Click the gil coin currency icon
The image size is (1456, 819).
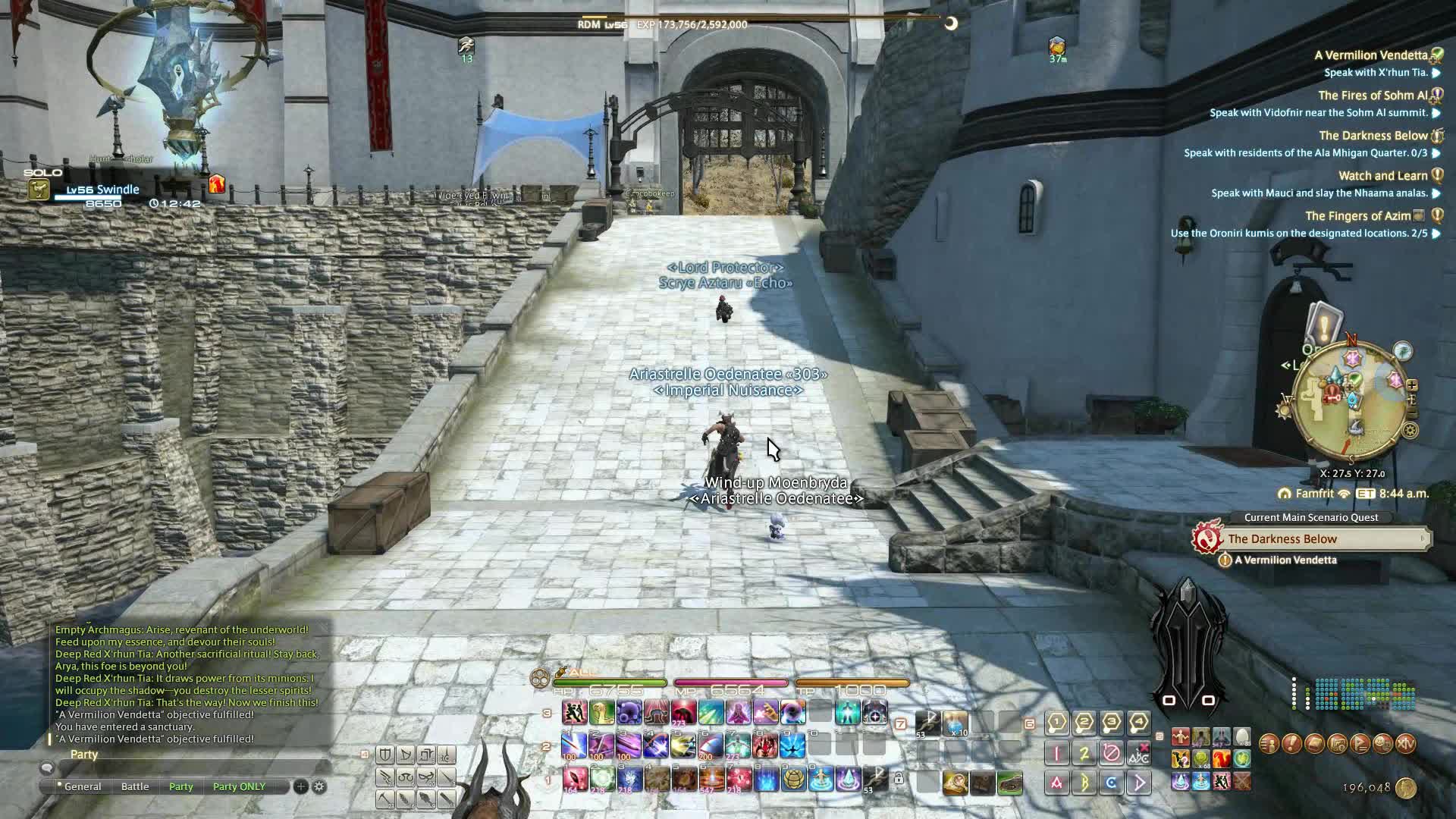[x=1405, y=789]
